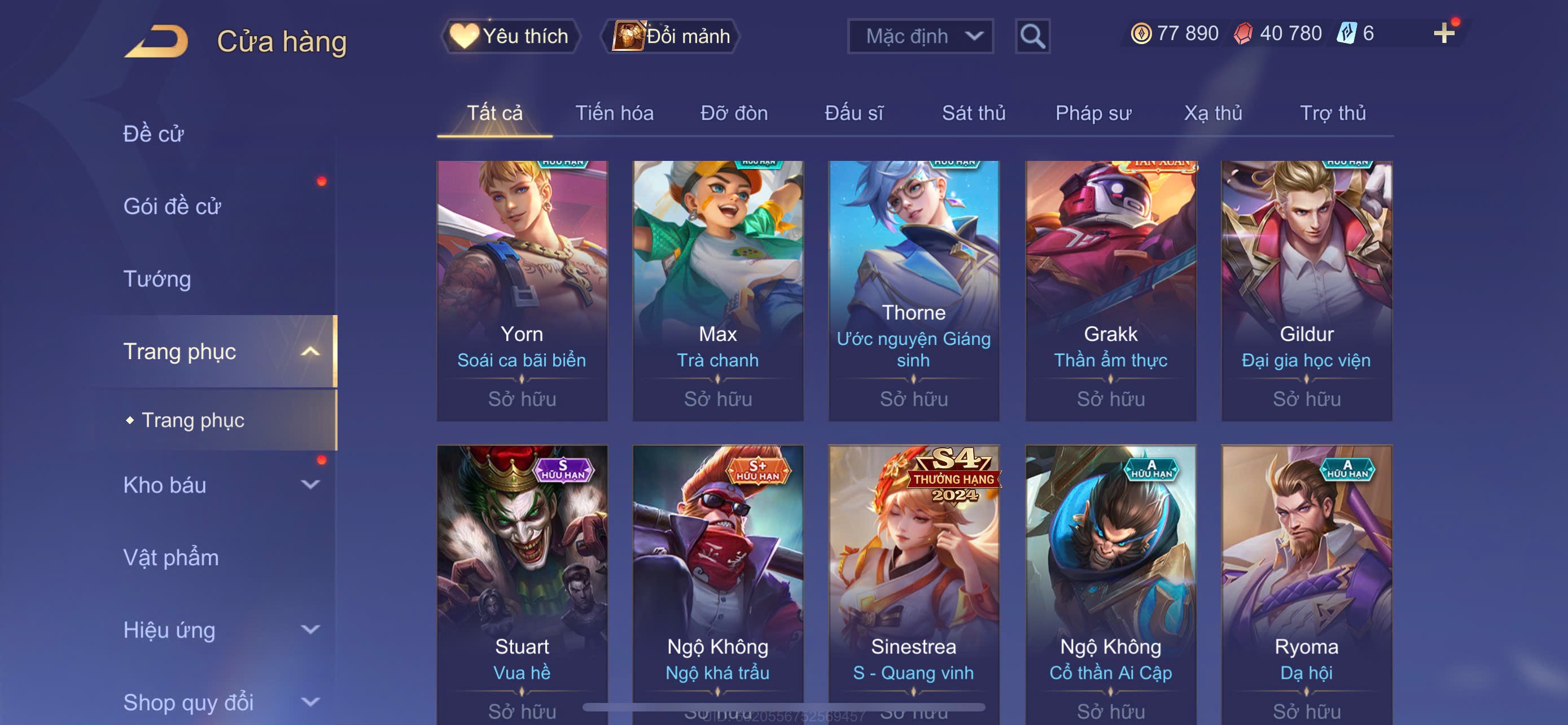Image resolution: width=1568 pixels, height=725 pixels.
Task: Choose the Thorne Ước nguyện Giáng sinh card
Action: (x=913, y=290)
